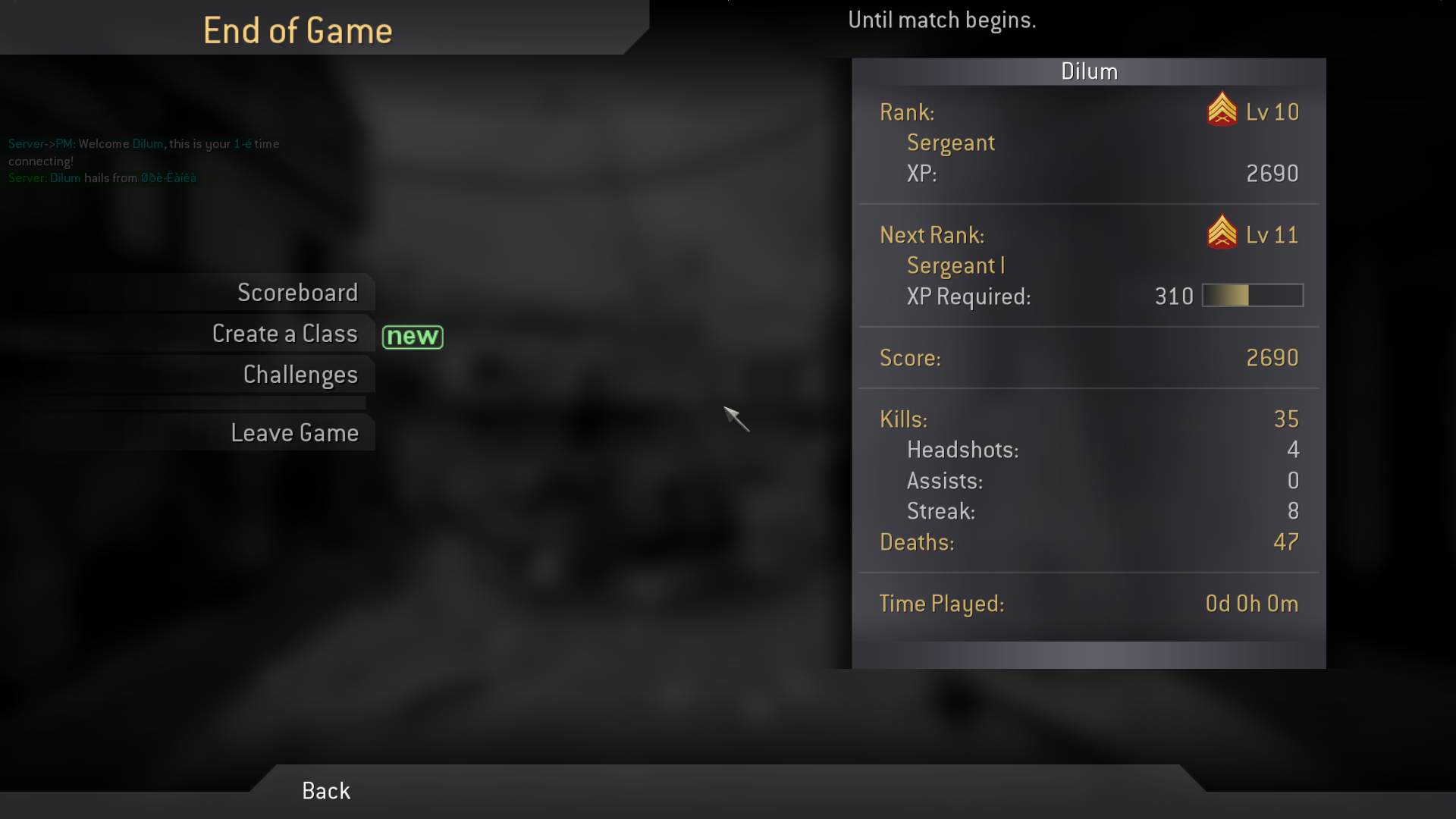
Task: Click the Lv 11 rank label
Action: click(x=1274, y=234)
